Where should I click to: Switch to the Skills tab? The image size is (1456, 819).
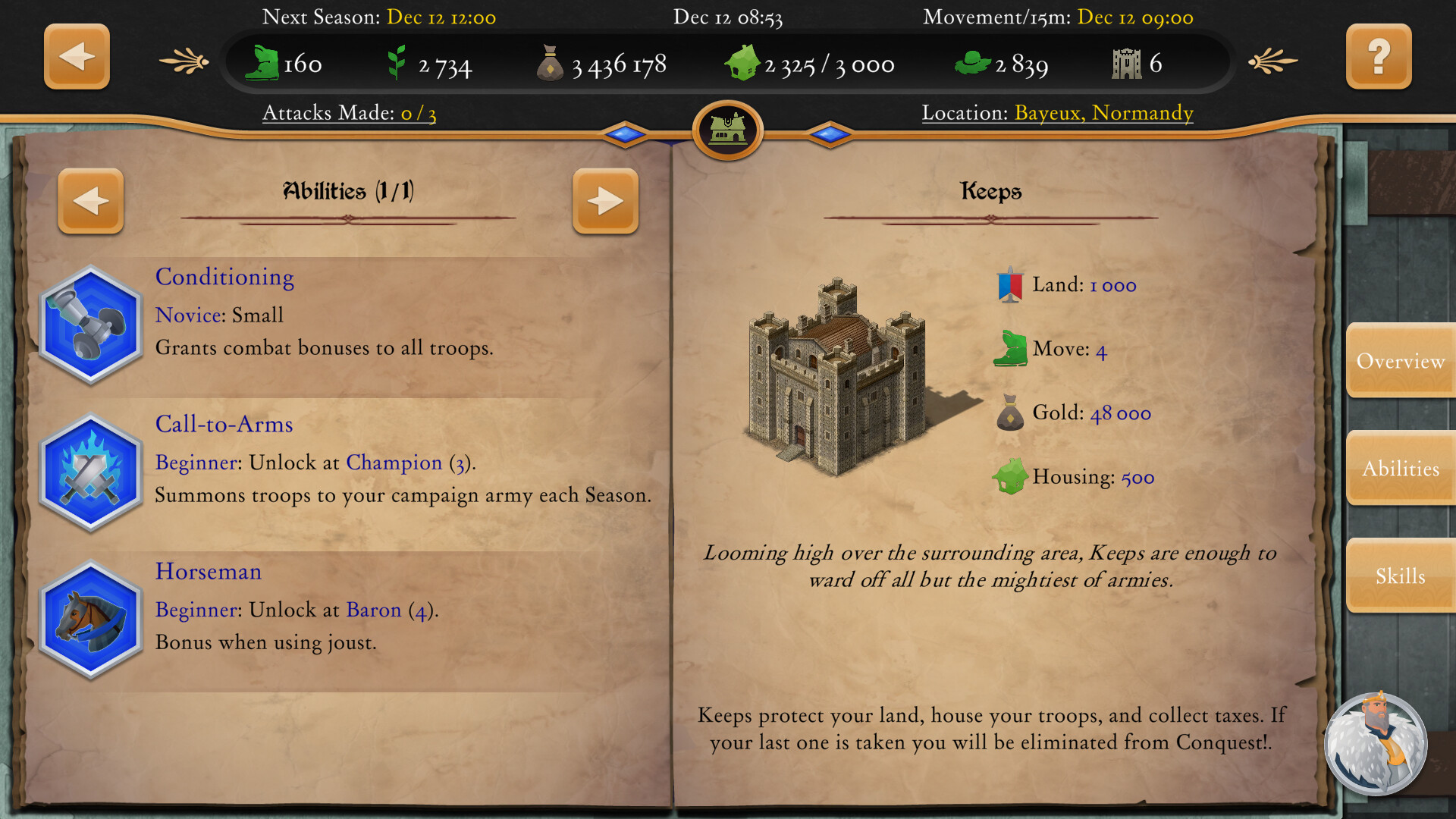(x=1400, y=576)
